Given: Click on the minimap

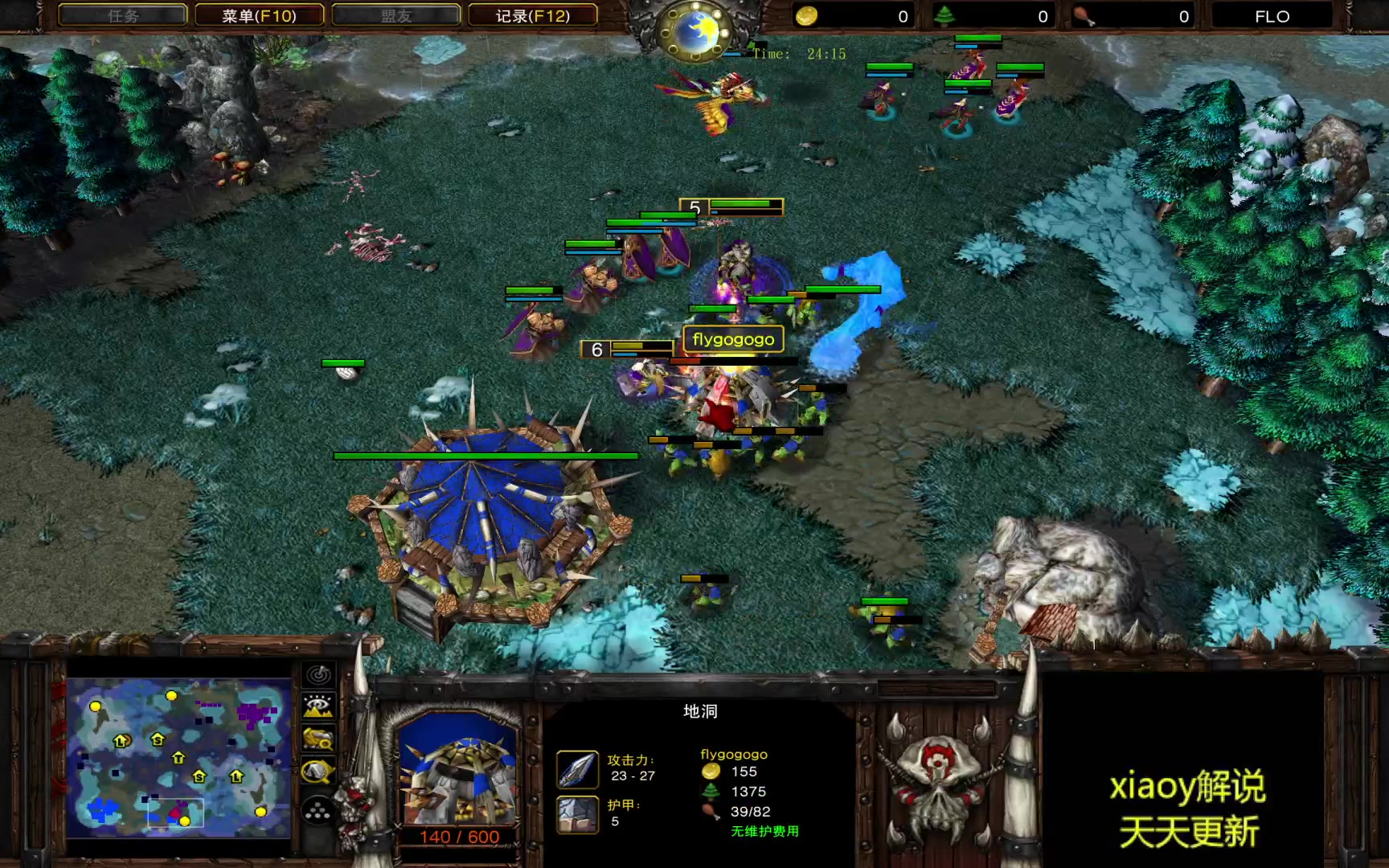Looking at the screenshot, I should point(178,758).
